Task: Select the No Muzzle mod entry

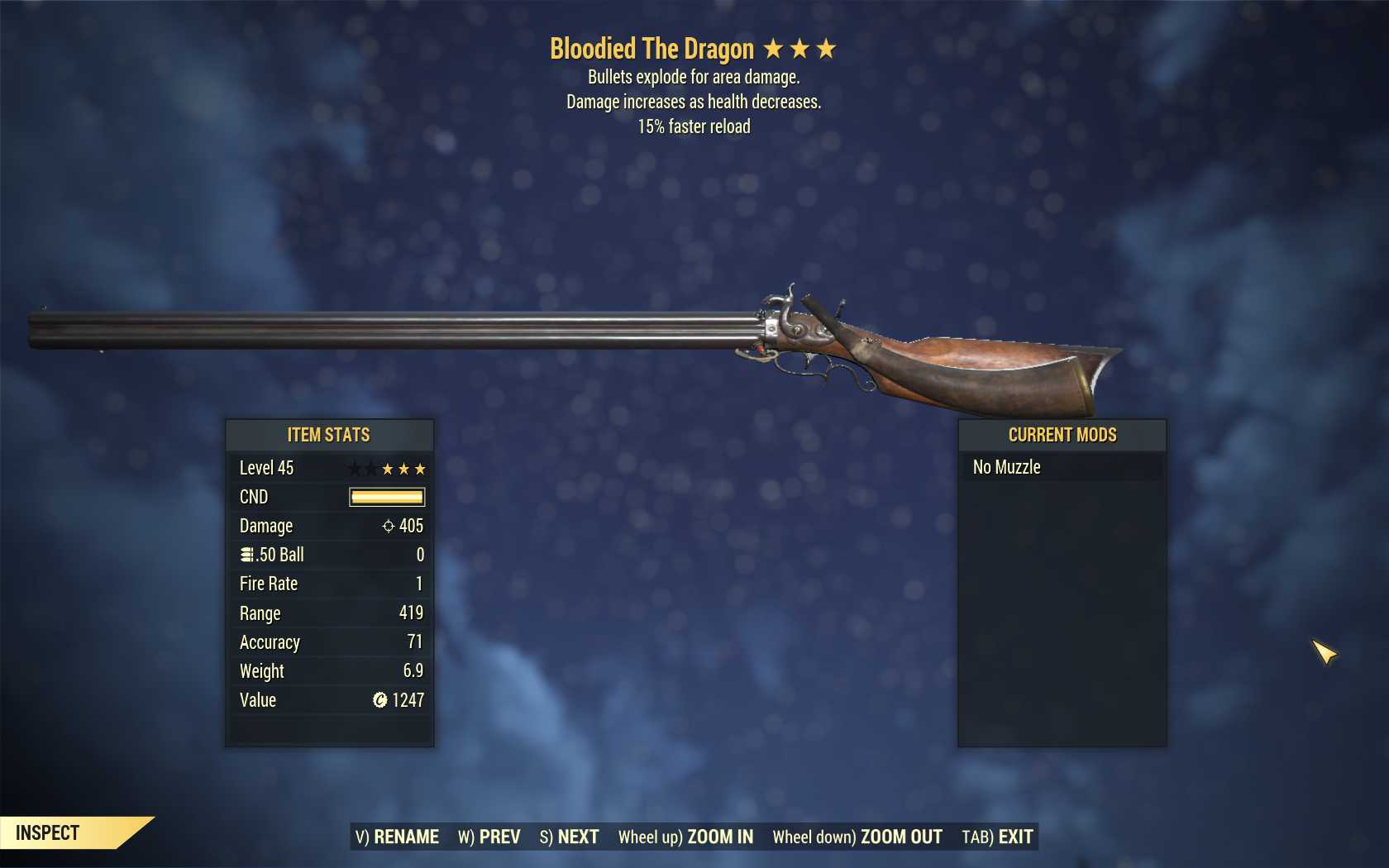Action: 1062,467
